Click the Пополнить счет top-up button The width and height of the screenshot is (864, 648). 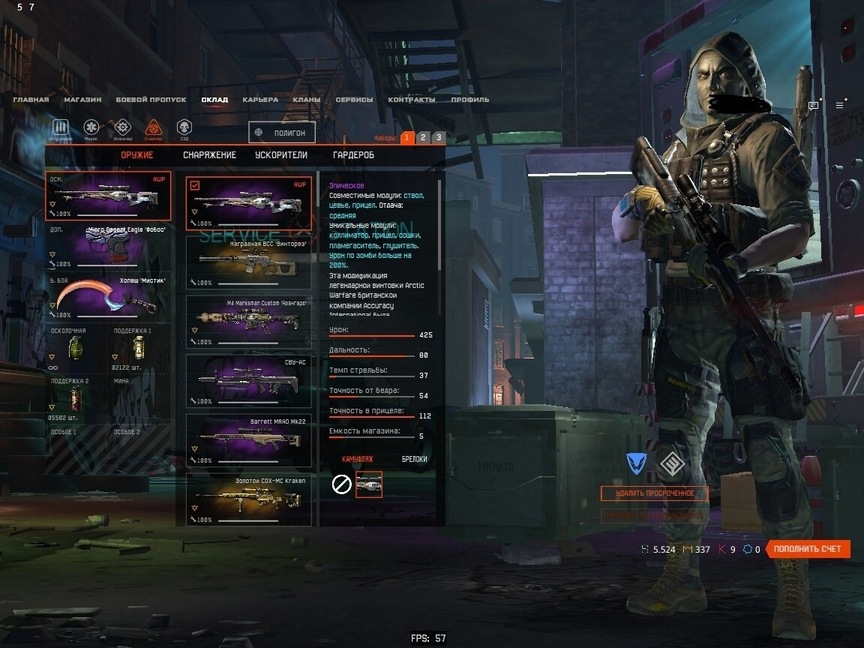pos(809,549)
